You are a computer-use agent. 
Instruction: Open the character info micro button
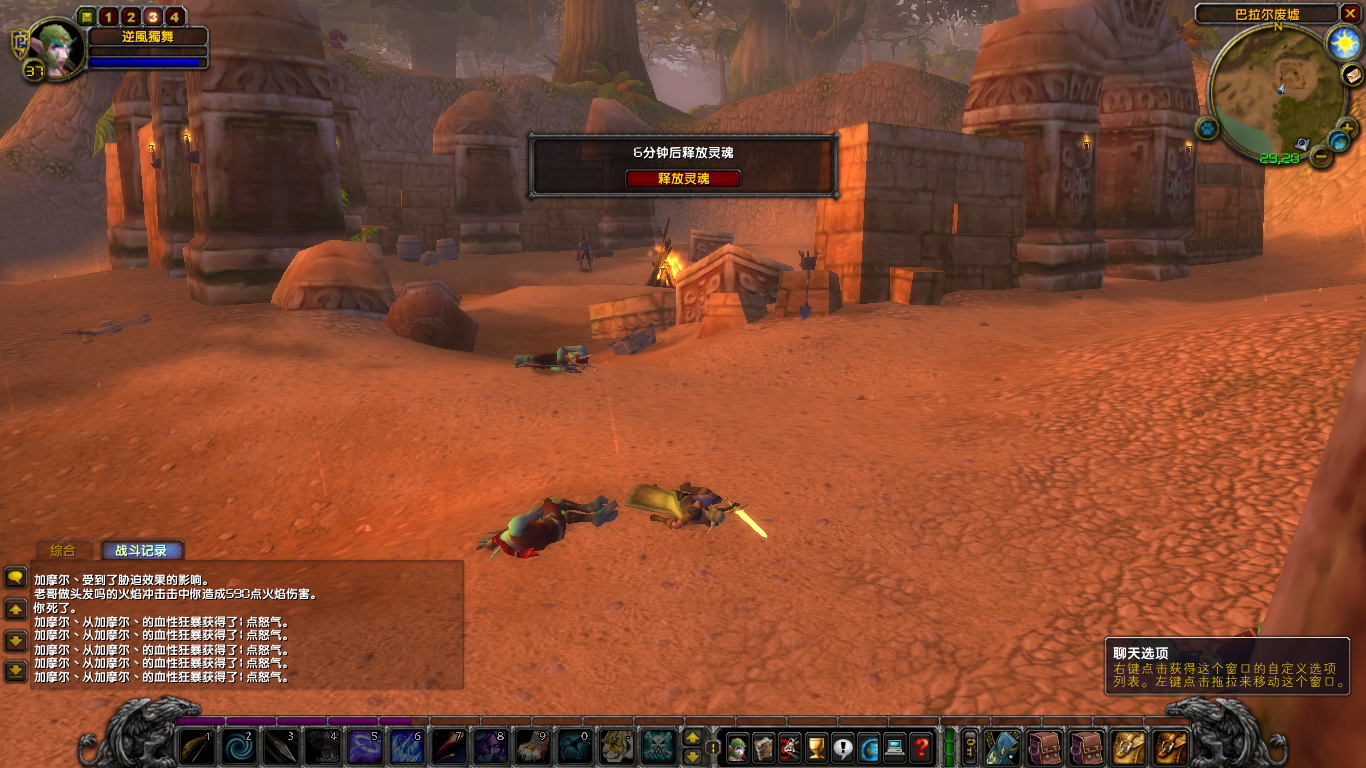click(x=737, y=747)
